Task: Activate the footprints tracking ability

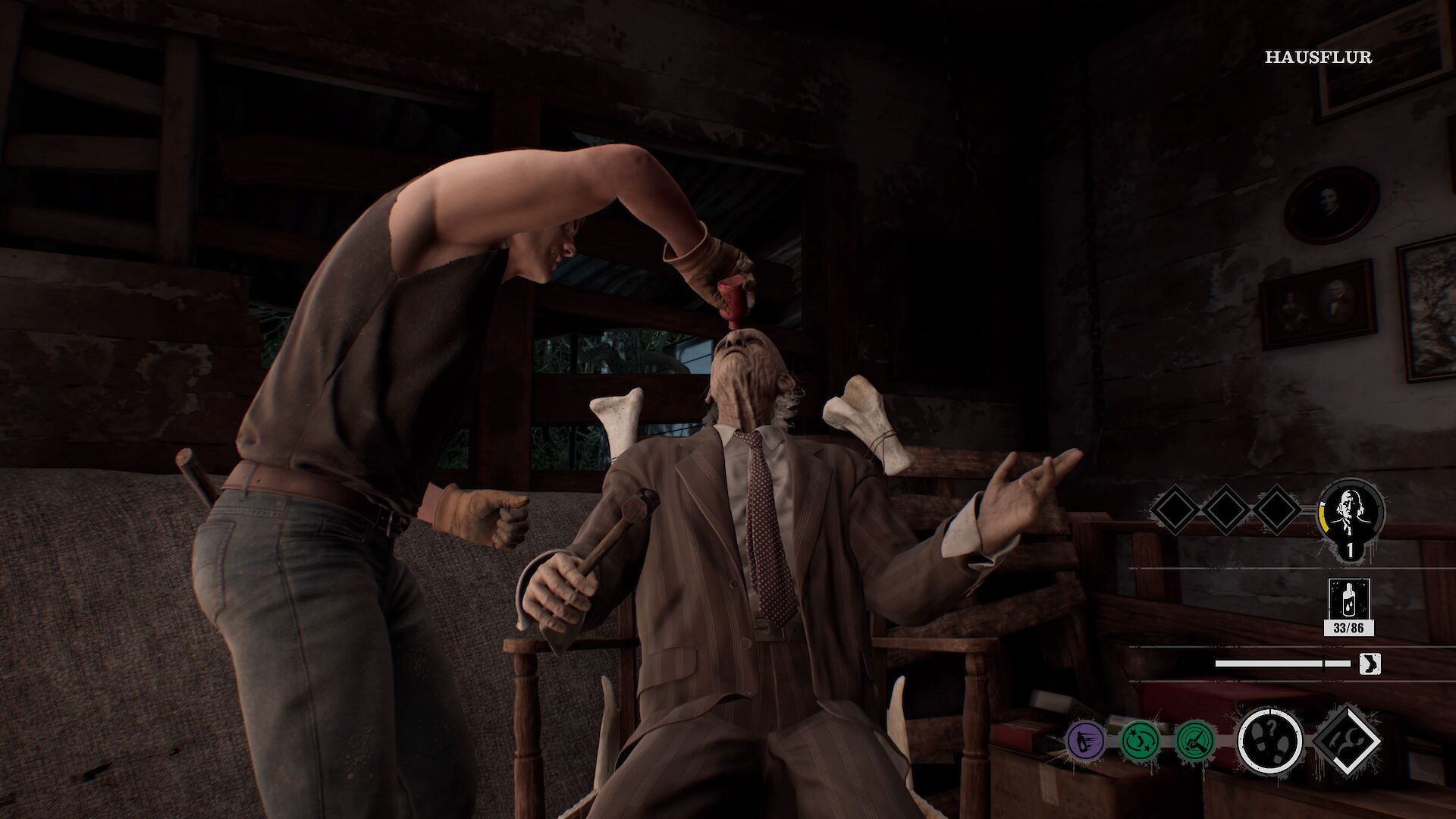Action: click(1269, 739)
